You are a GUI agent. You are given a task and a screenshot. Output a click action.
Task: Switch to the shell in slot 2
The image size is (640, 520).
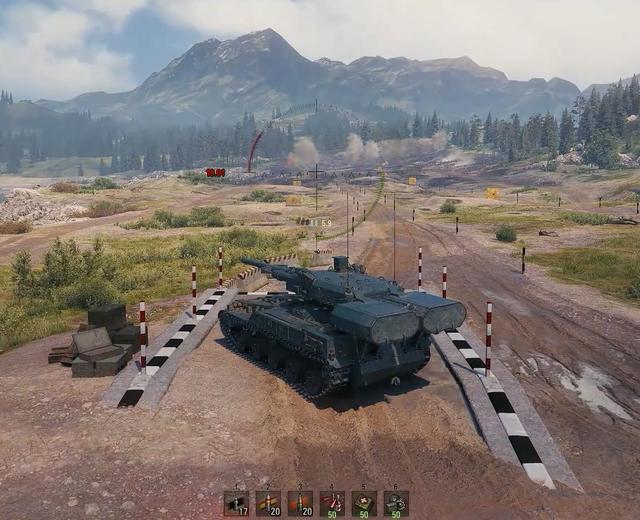coord(268,503)
